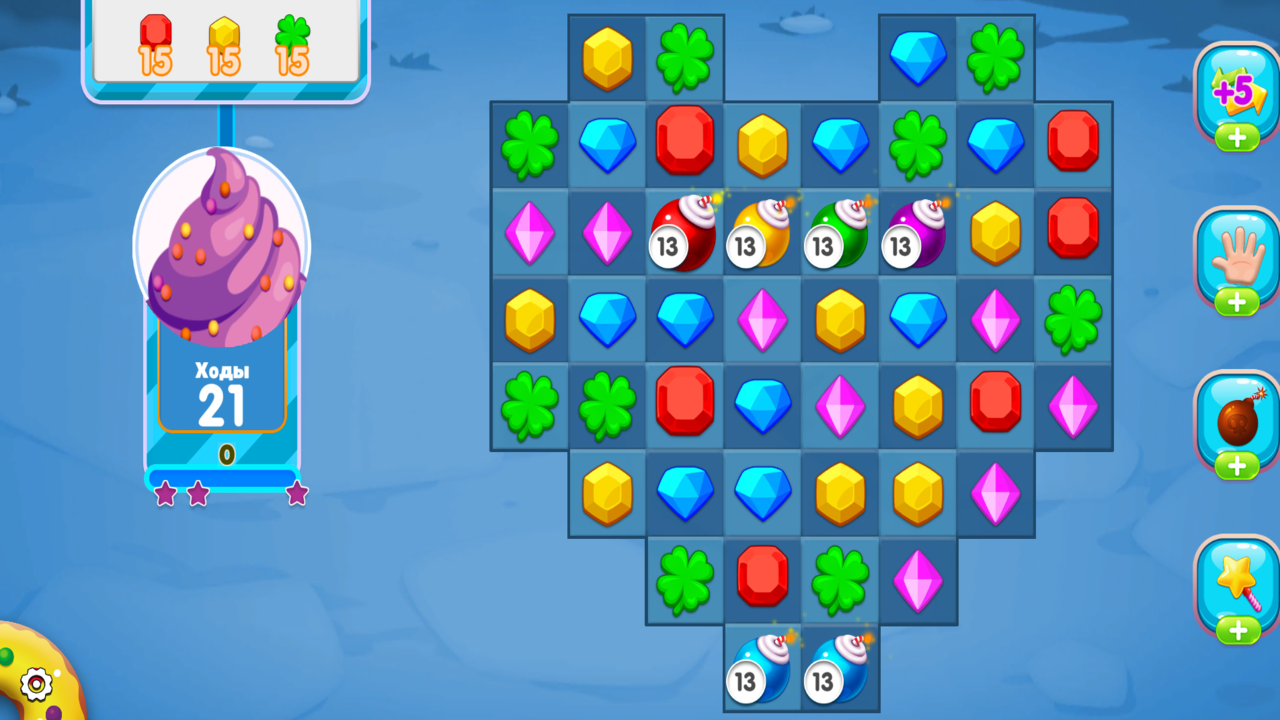Click the first star on the progress bar
The width and height of the screenshot is (1280, 720).
coord(163,494)
